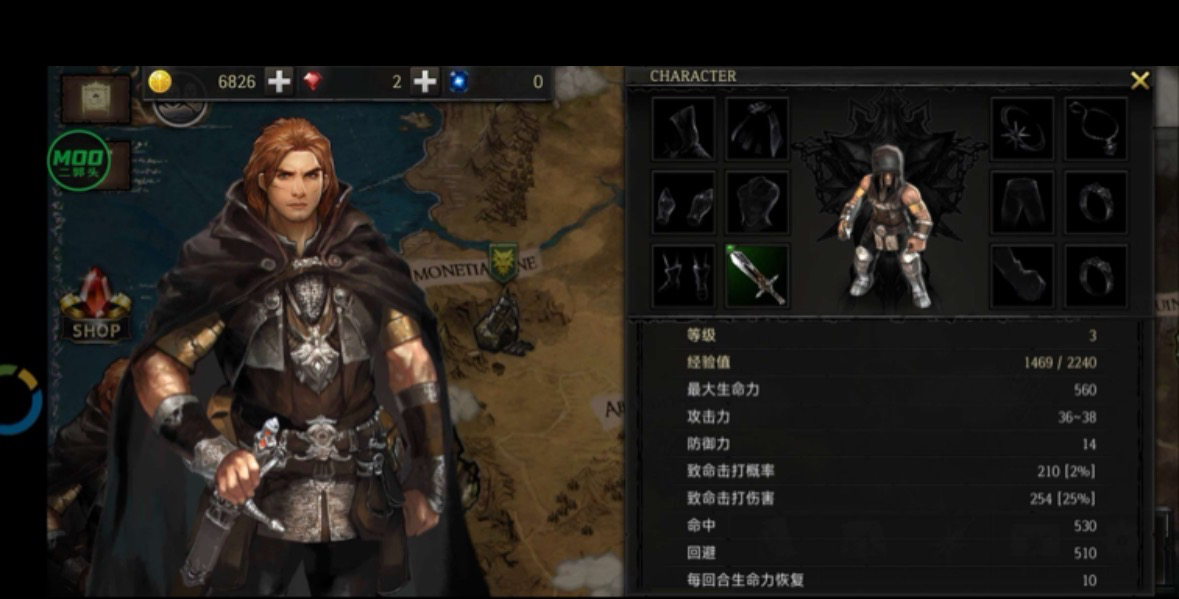The height and width of the screenshot is (599, 1179).
Task: Close the Character panel
Action: (x=1139, y=81)
